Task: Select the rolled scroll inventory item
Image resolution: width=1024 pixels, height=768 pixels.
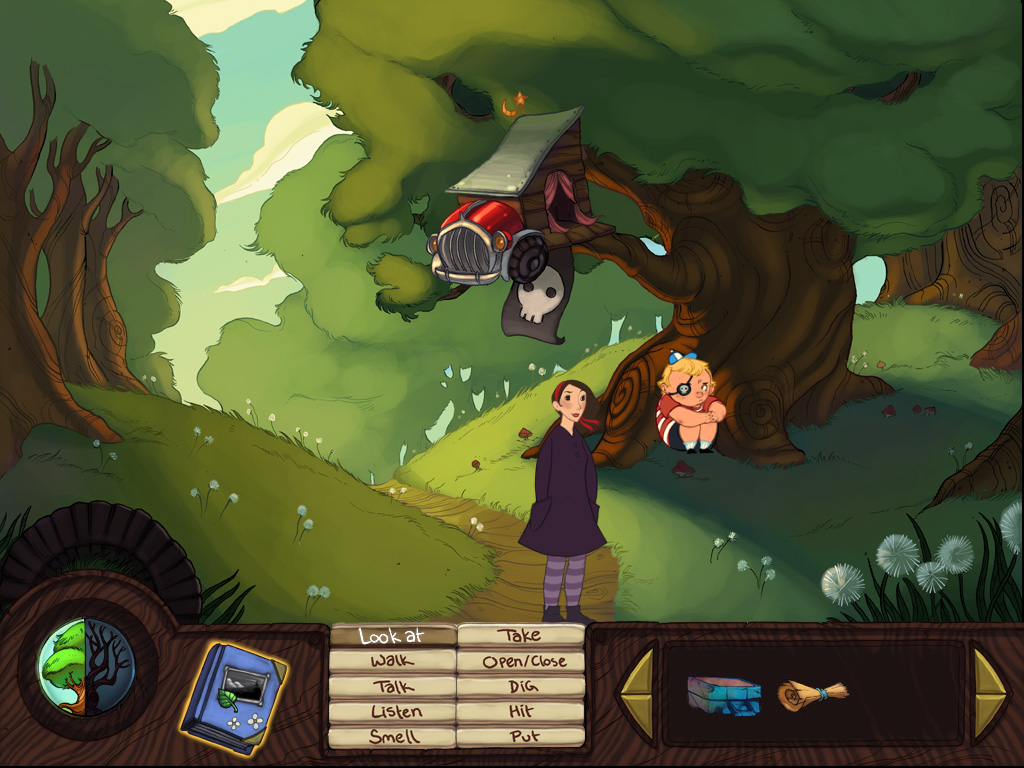Action: pyautogui.click(x=812, y=692)
